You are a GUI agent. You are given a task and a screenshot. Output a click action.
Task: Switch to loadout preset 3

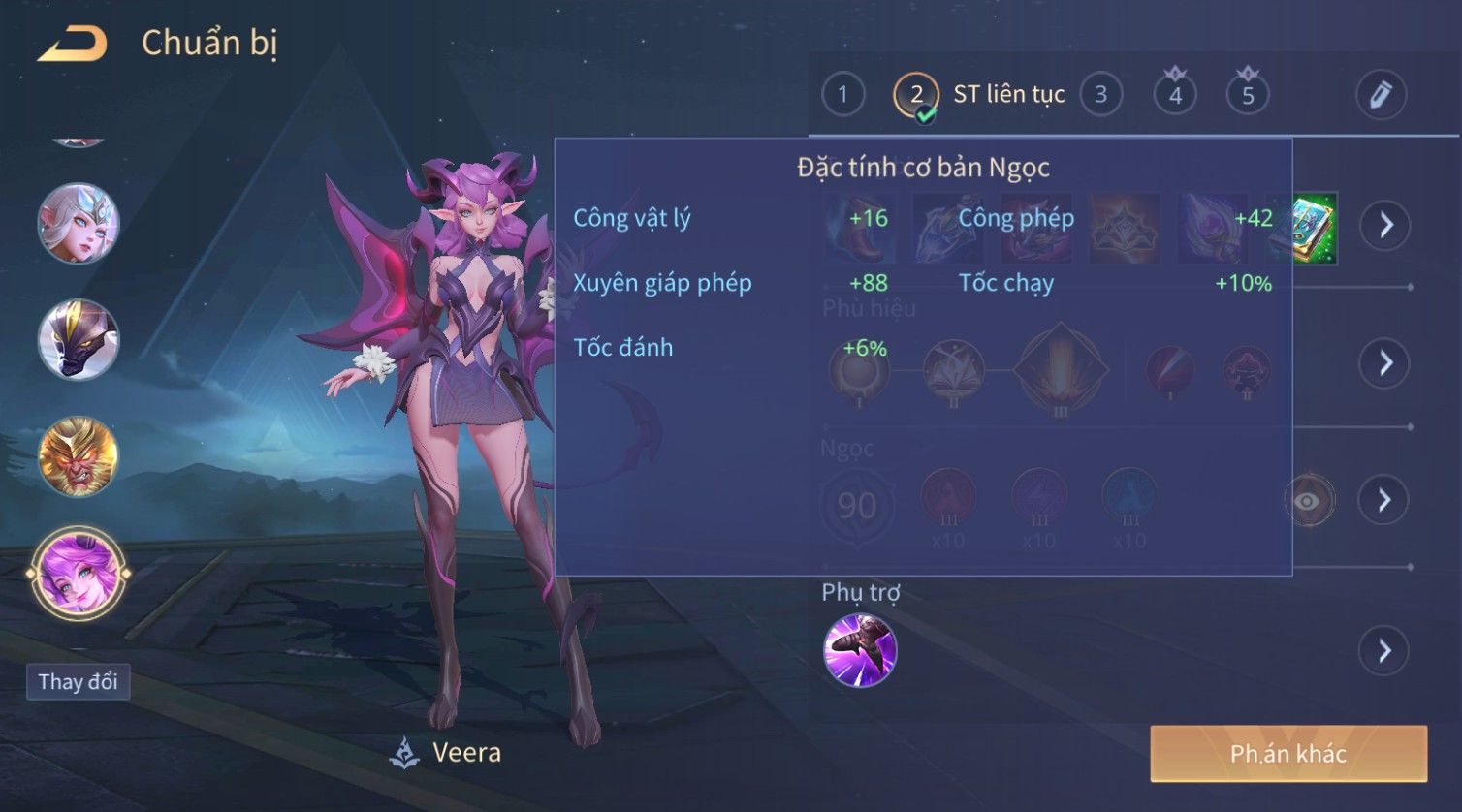(x=1100, y=95)
